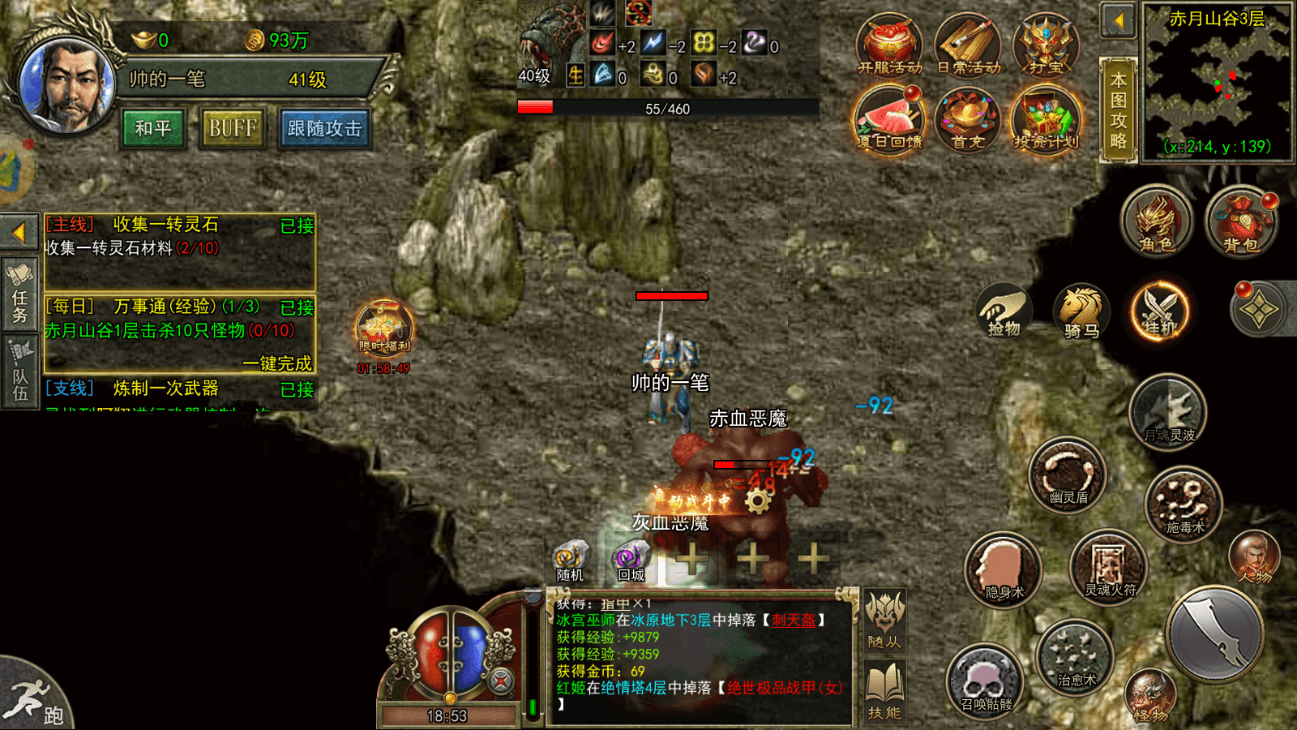Open the 夏日回馈 watermelon event
Screen dimensions: 1297x730
pyautogui.click(x=888, y=120)
